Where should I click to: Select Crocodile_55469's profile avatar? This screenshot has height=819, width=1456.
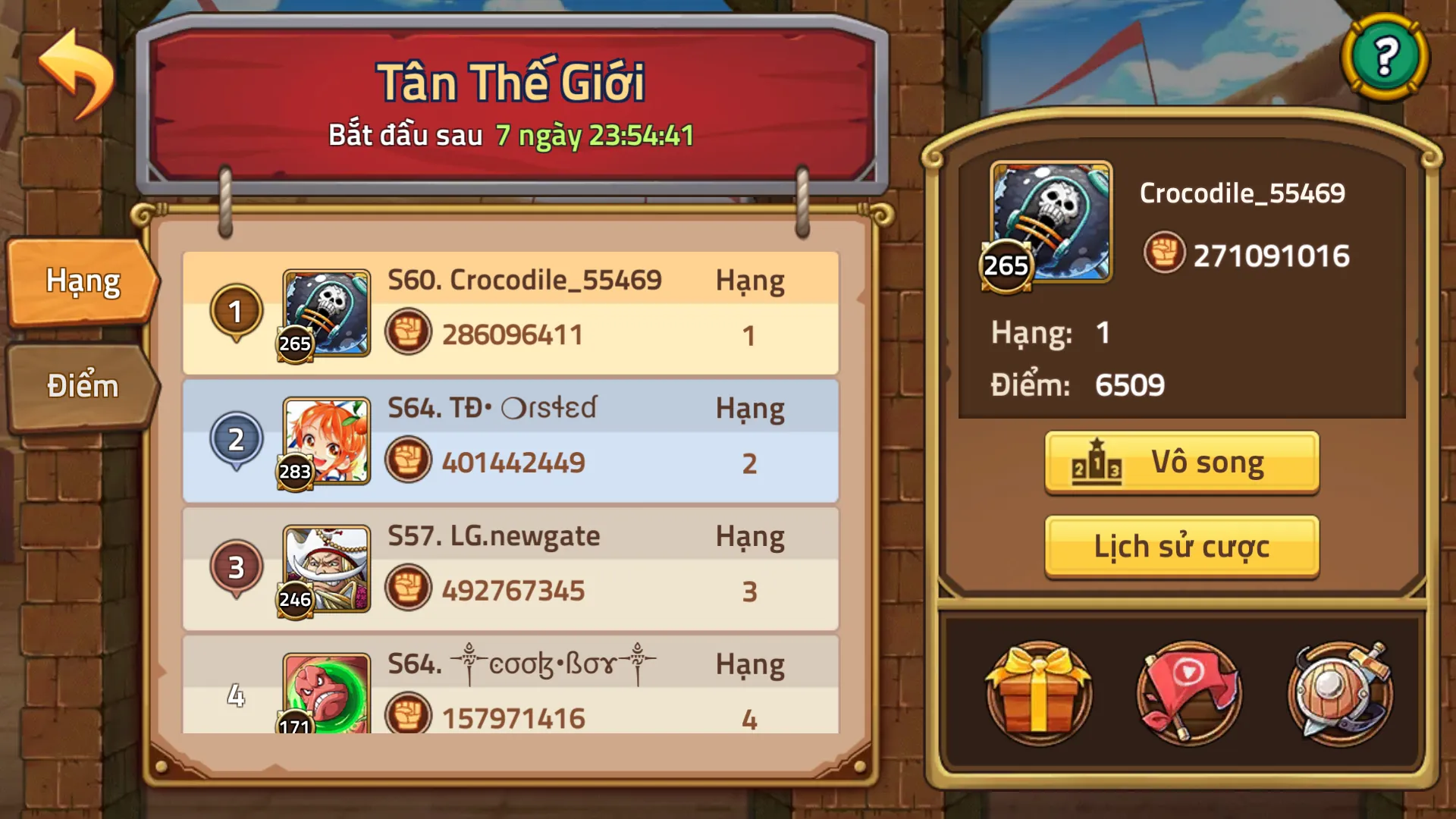coord(1049,220)
